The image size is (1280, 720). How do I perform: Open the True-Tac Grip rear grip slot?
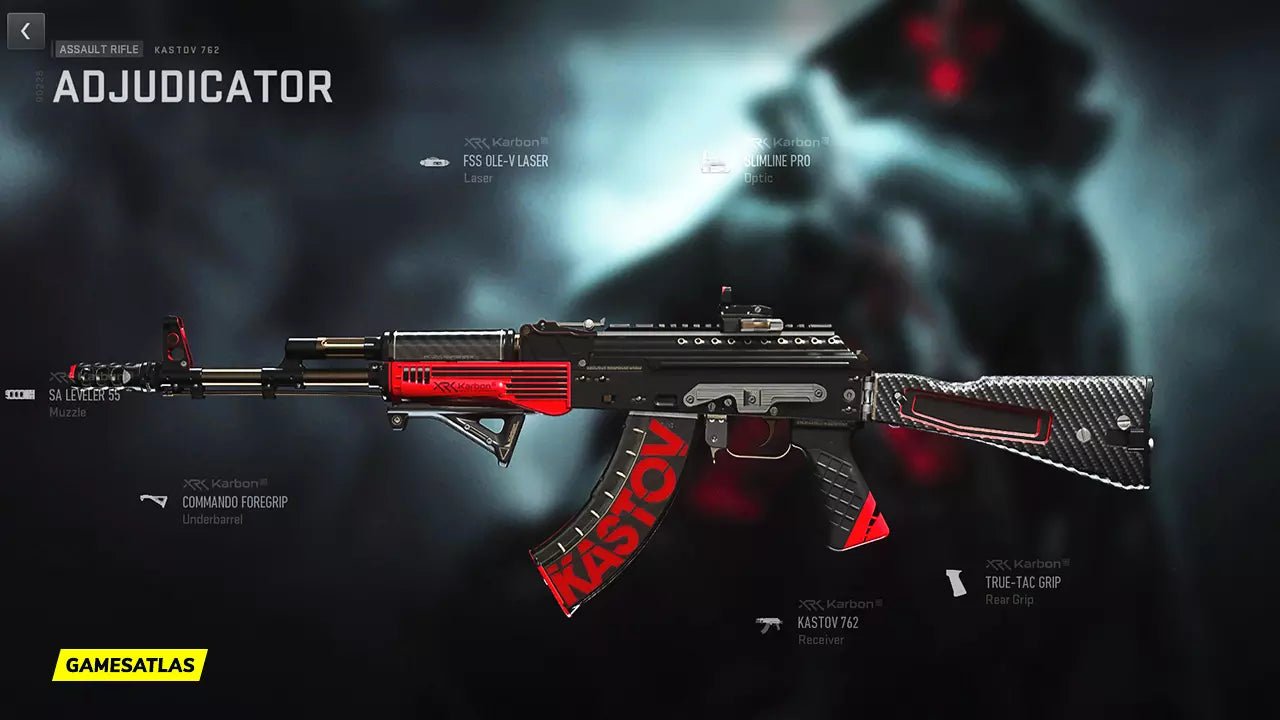[x=1022, y=582]
